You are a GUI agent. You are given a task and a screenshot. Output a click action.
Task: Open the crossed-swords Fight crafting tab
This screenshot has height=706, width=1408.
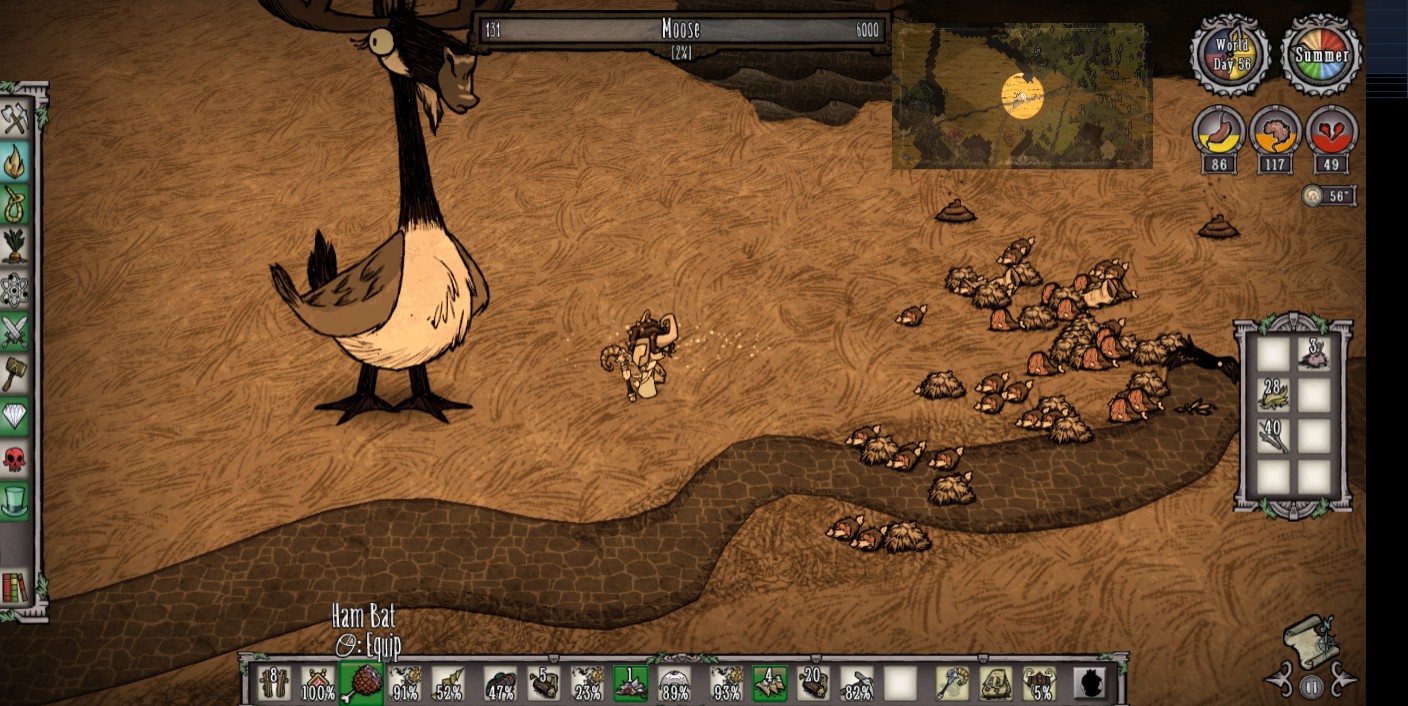(x=15, y=331)
